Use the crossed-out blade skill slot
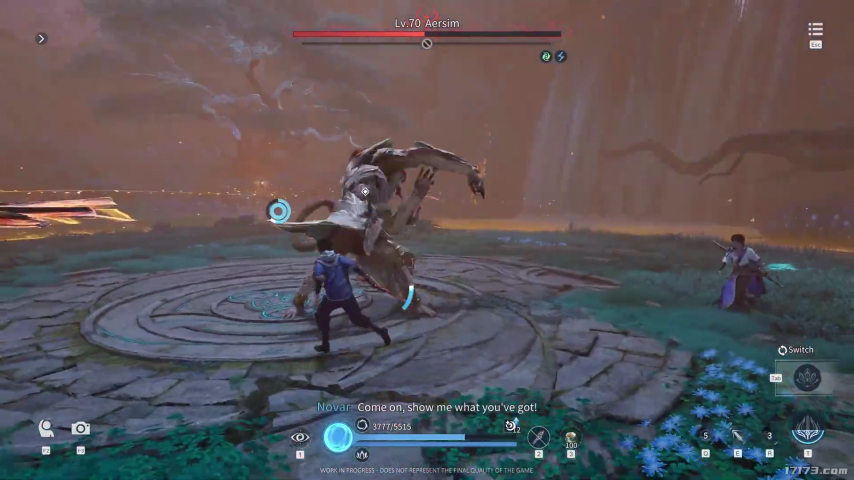854x480 pixels. click(538, 436)
